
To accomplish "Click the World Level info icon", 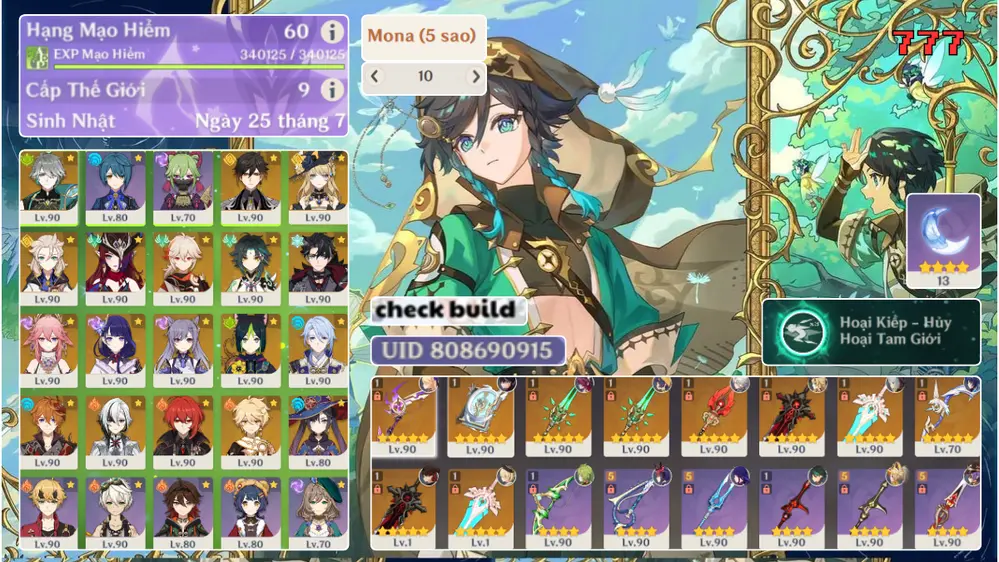I will [331, 90].
